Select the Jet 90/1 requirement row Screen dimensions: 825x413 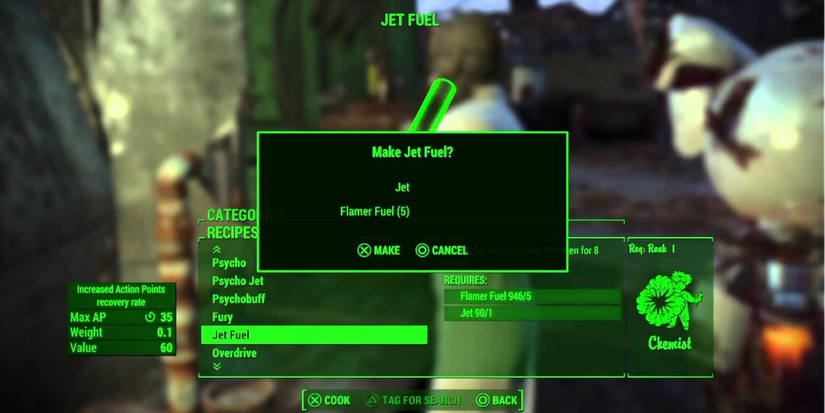point(533,314)
